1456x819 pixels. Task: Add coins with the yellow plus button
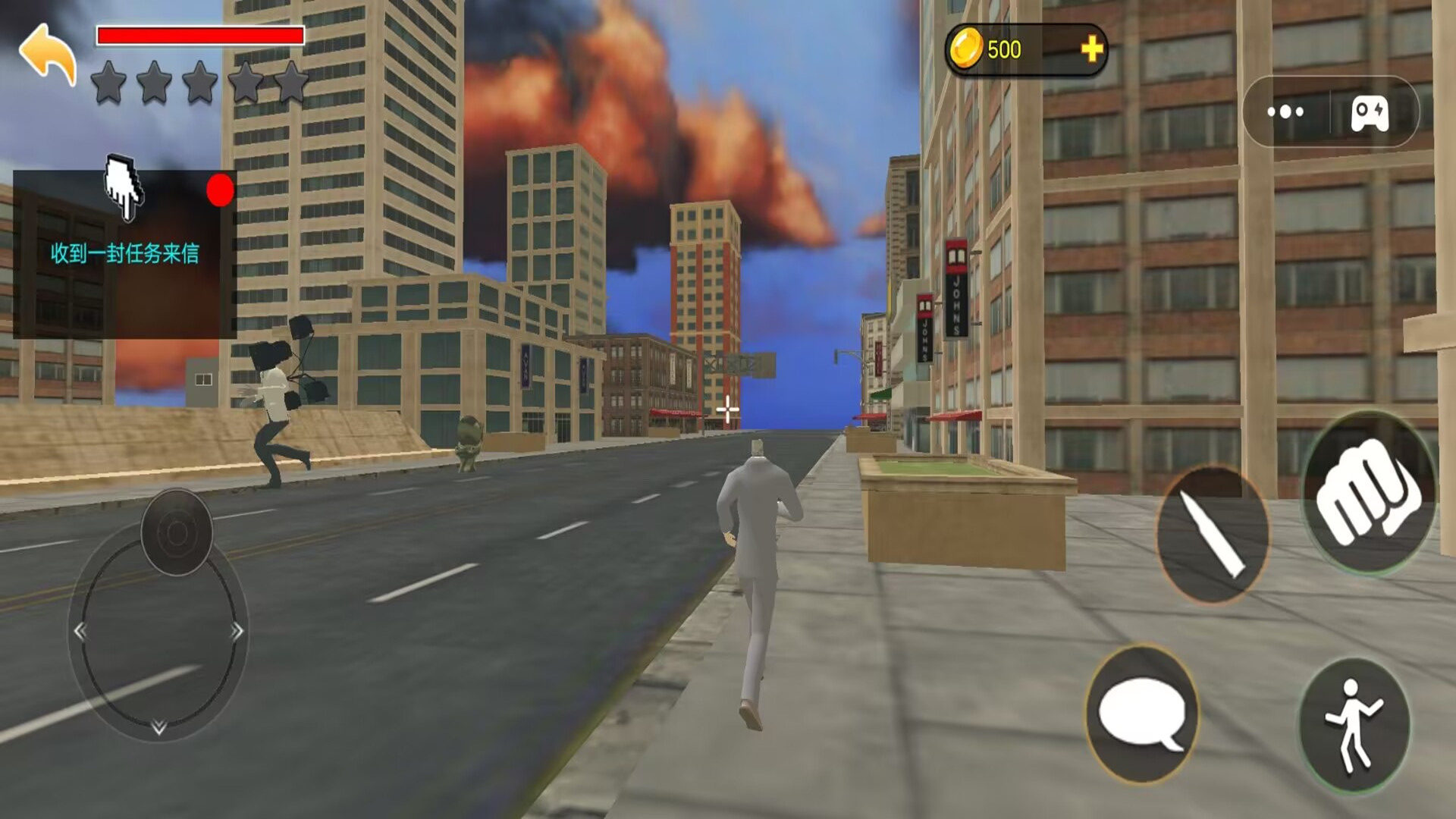point(1091,50)
